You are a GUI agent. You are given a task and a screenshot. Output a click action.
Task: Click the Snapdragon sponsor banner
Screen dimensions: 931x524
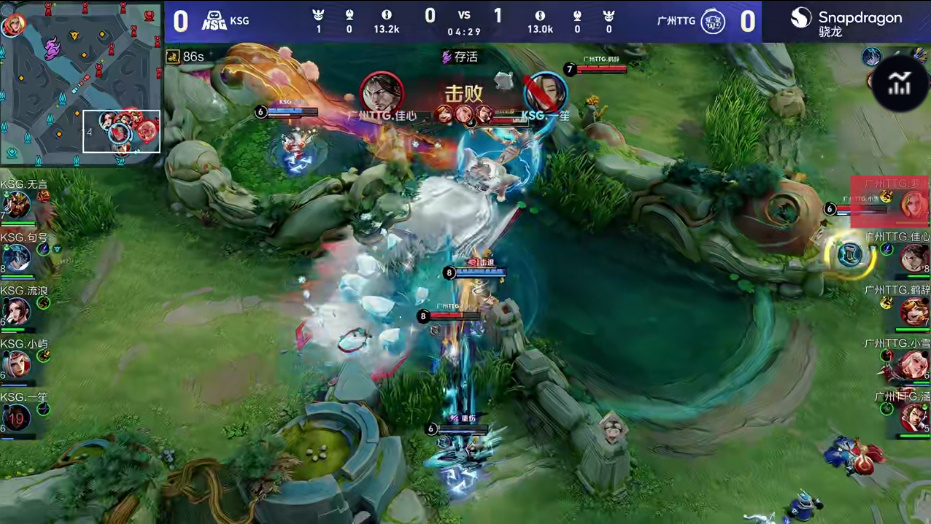[x=846, y=21]
